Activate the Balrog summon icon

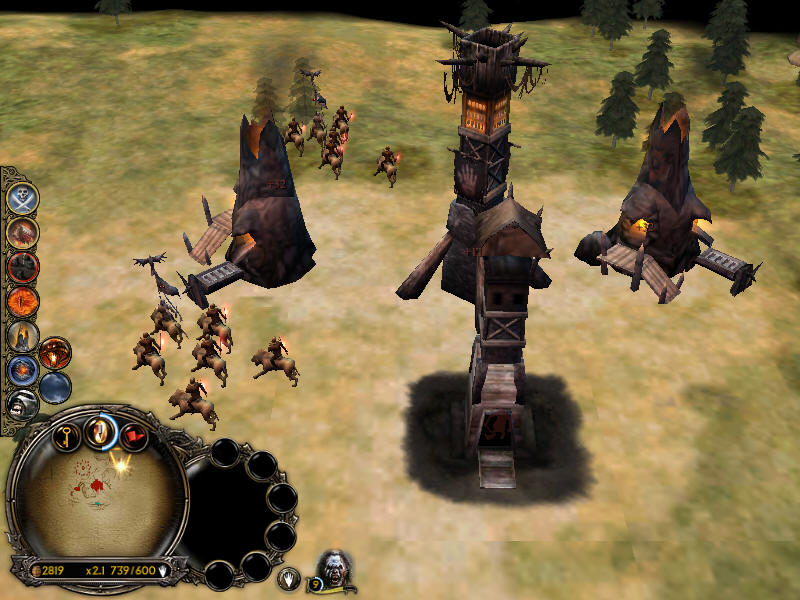point(55,353)
